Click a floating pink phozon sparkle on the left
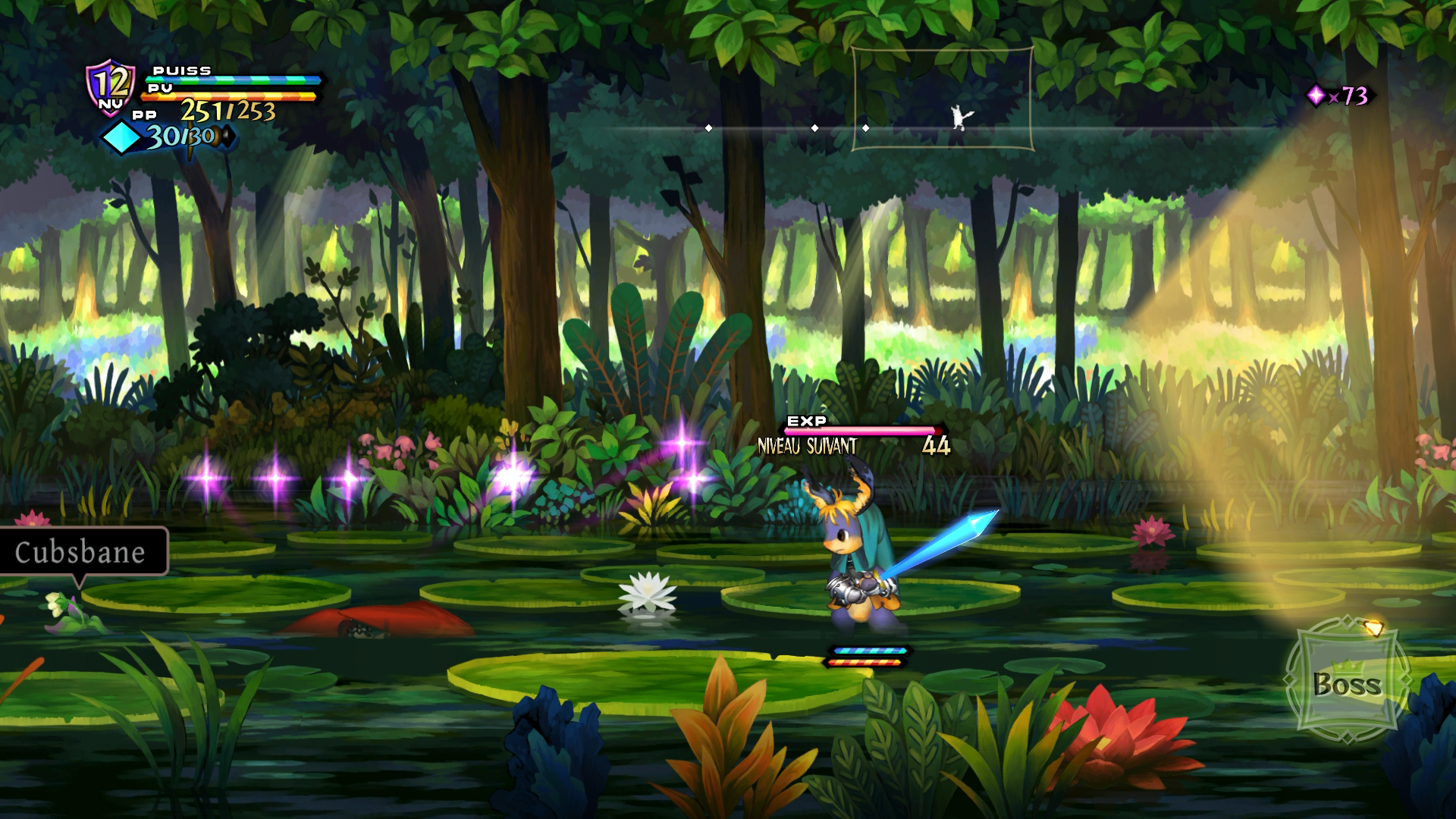1456x819 pixels. (209, 478)
